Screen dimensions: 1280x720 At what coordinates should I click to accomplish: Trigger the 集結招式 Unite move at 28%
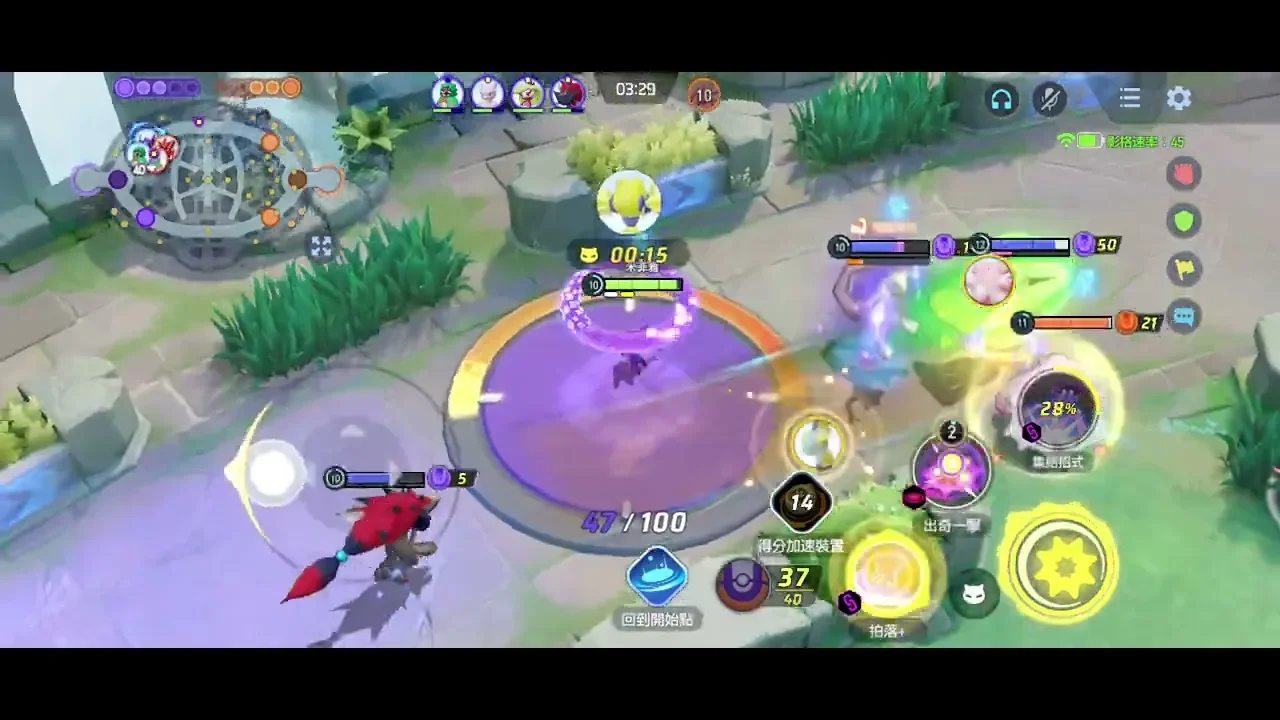tap(1058, 410)
